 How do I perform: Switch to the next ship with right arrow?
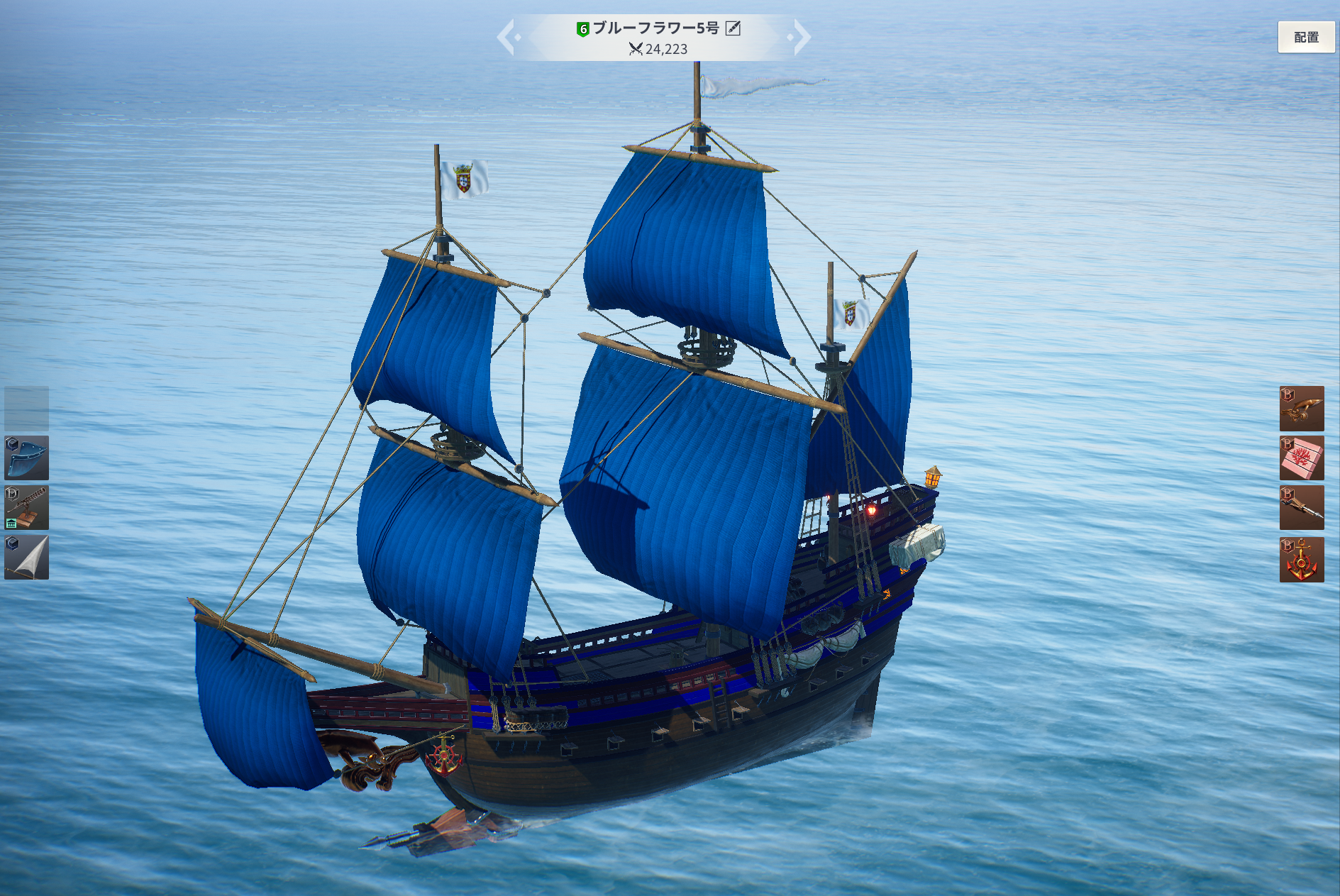[800, 37]
